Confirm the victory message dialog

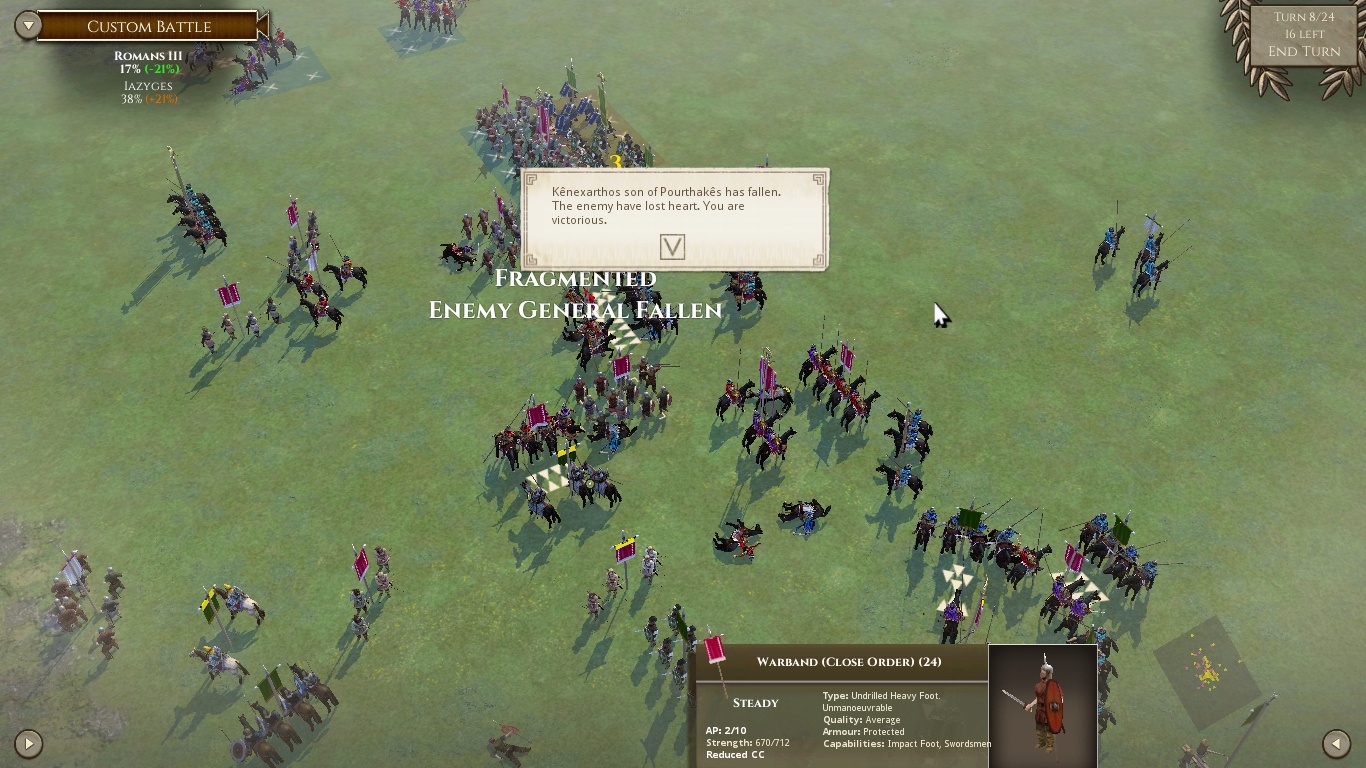[x=672, y=247]
